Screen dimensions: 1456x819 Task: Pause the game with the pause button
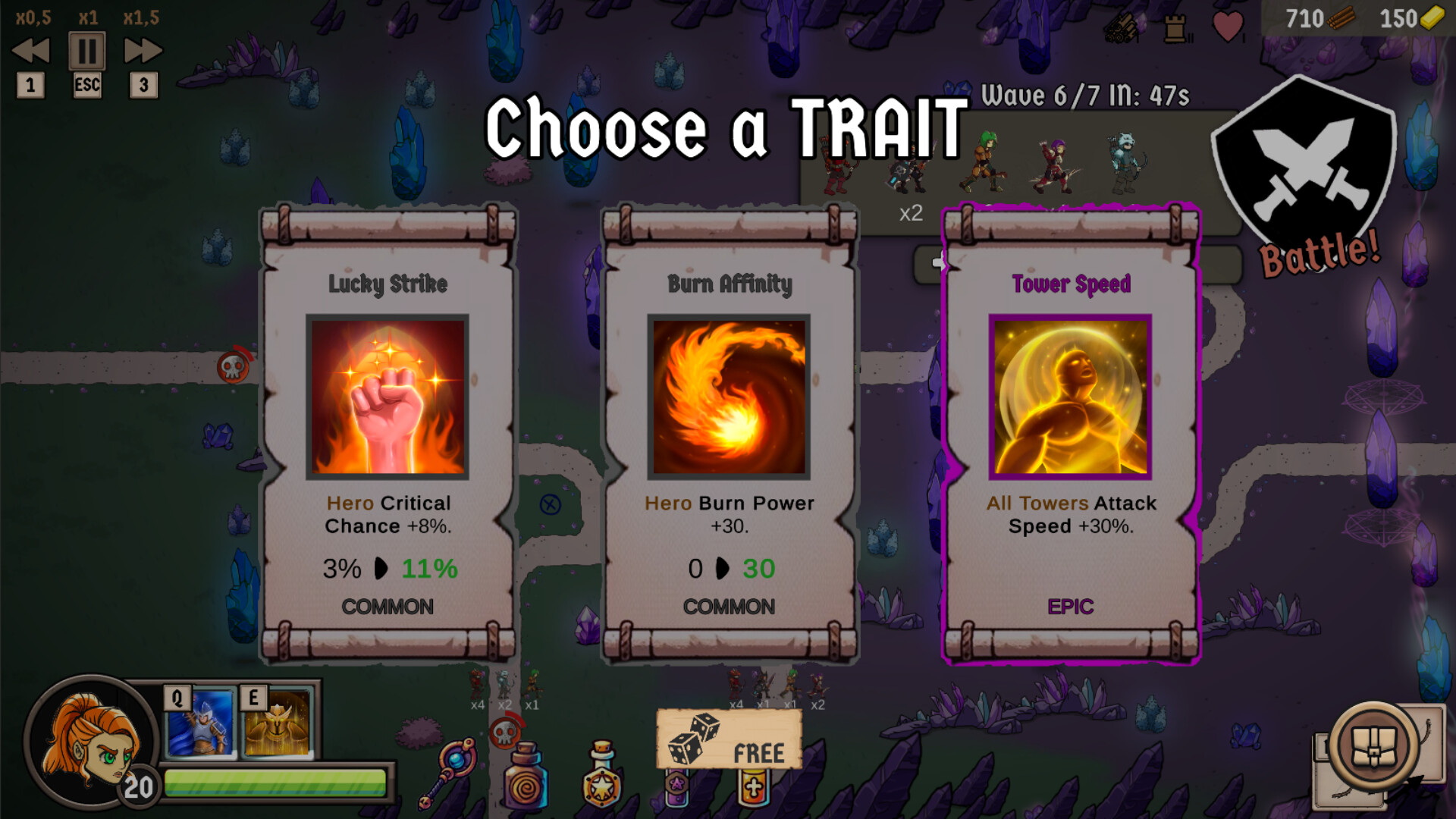[x=87, y=52]
